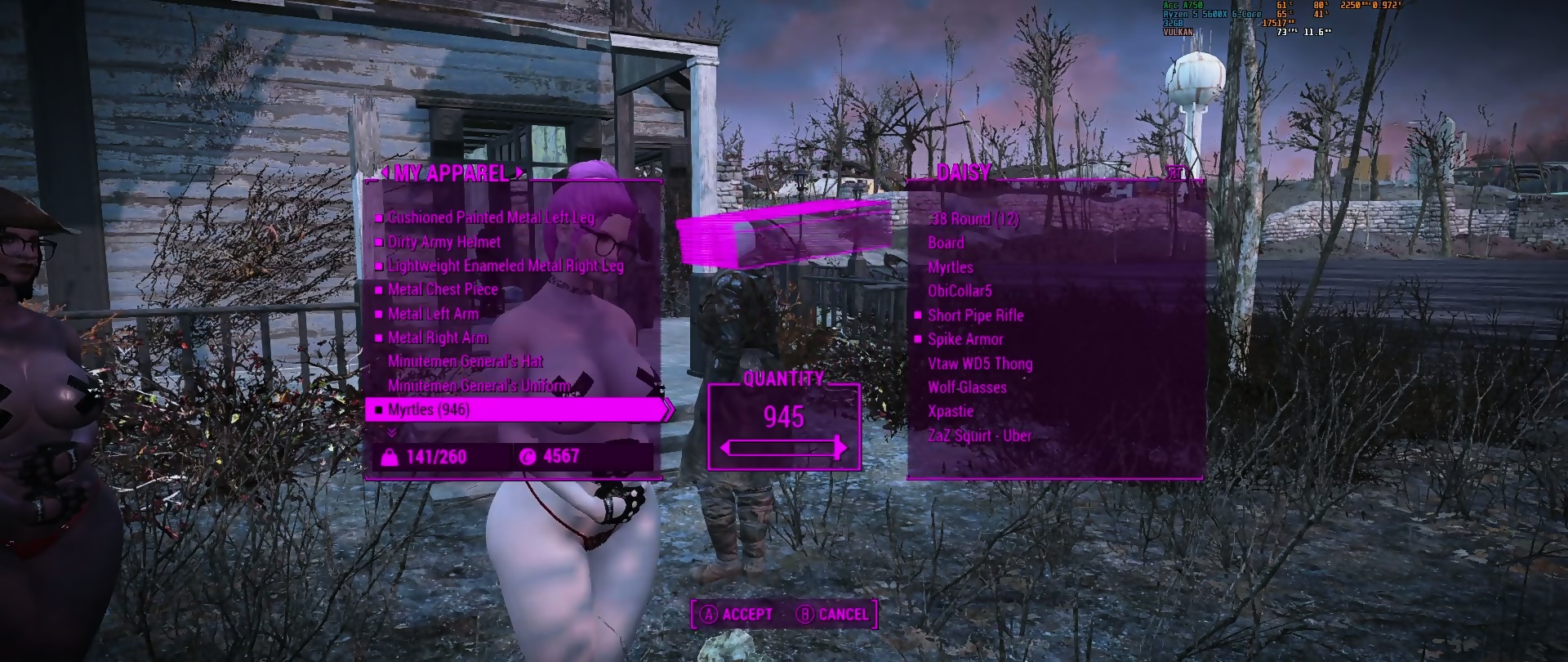Select Daisy's Spike Armor

pos(965,339)
